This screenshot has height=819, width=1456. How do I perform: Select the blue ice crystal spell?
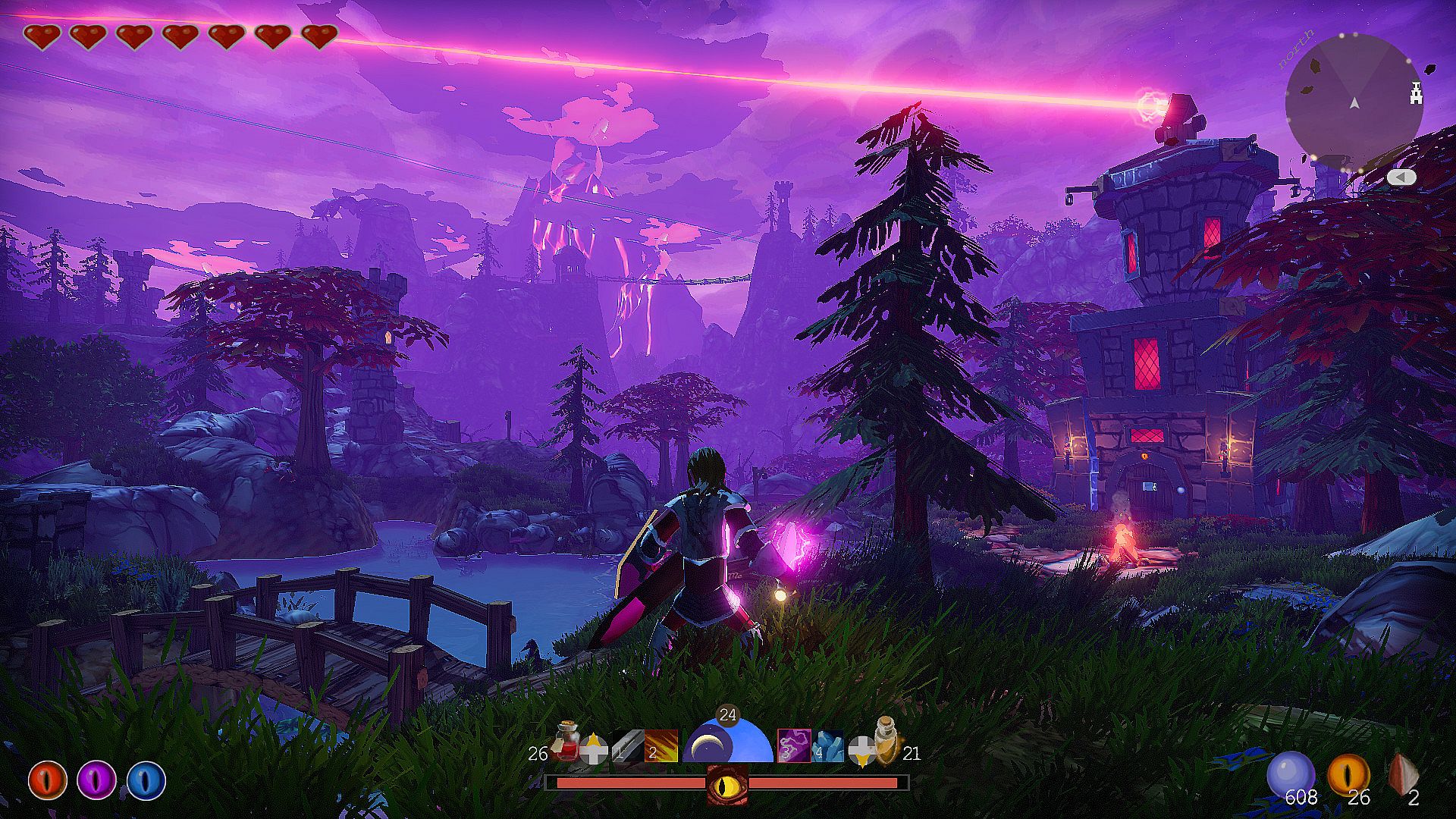coord(827,745)
